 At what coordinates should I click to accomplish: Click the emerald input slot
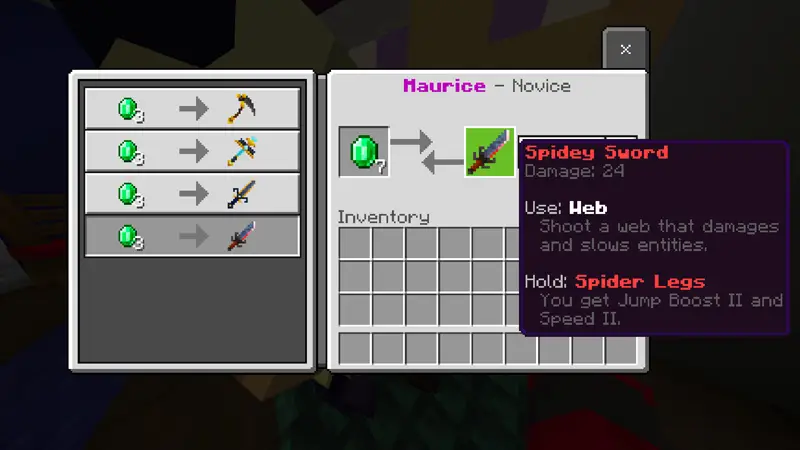363,152
